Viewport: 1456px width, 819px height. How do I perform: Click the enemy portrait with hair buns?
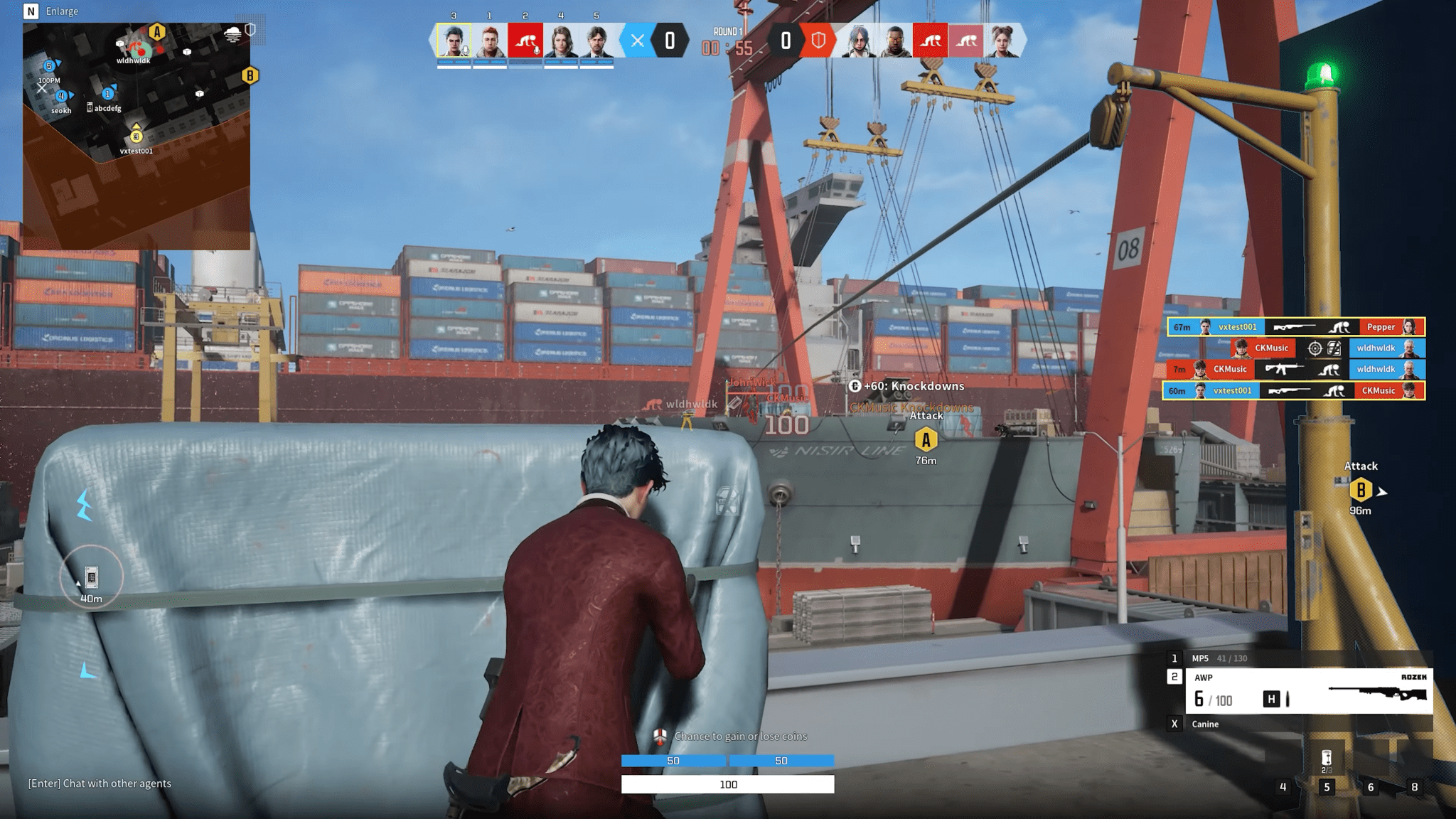(x=1002, y=41)
